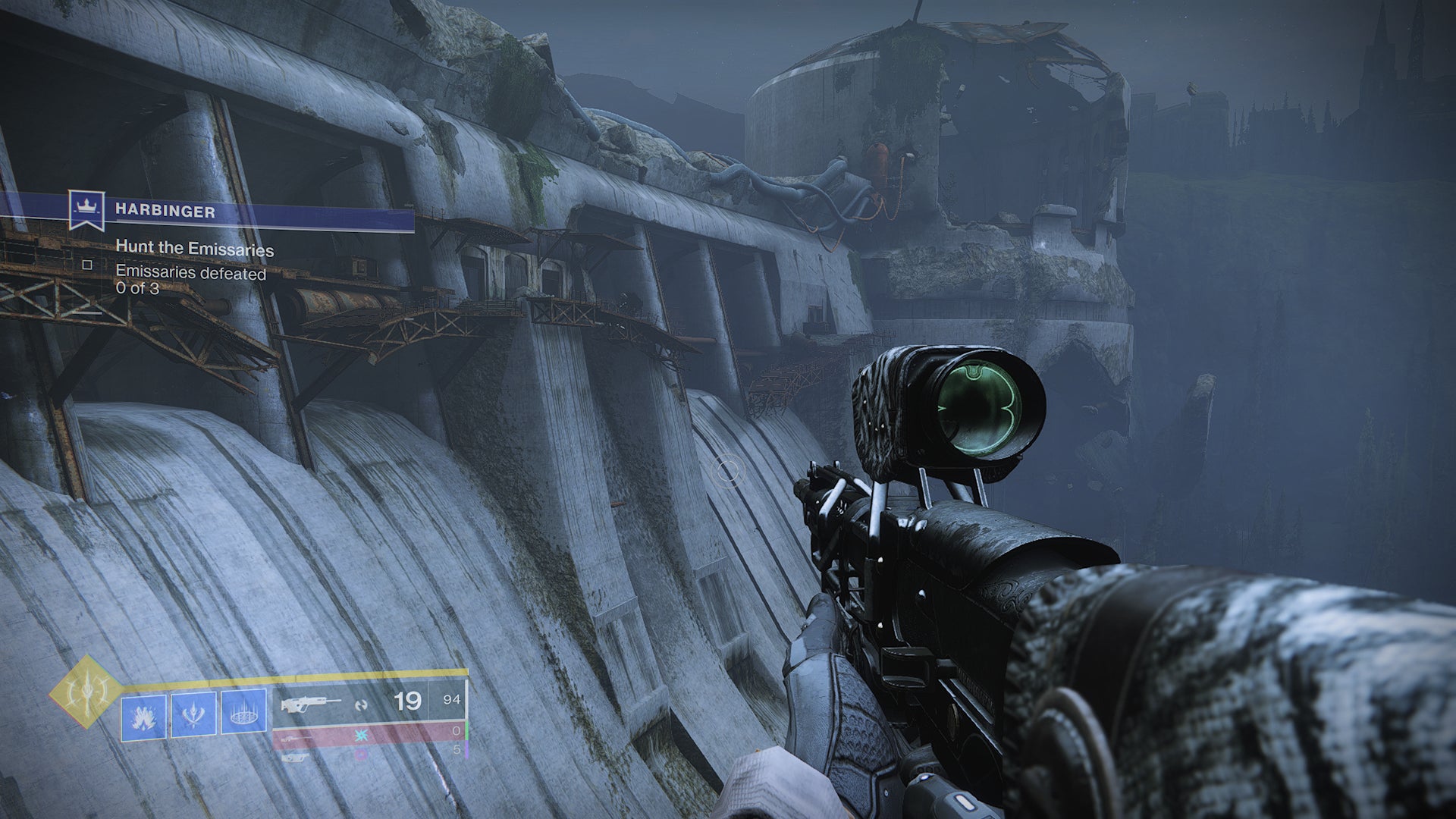Click the 0 of 3 progress counter
Viewport: 1456px width, 819px height.
137,287
